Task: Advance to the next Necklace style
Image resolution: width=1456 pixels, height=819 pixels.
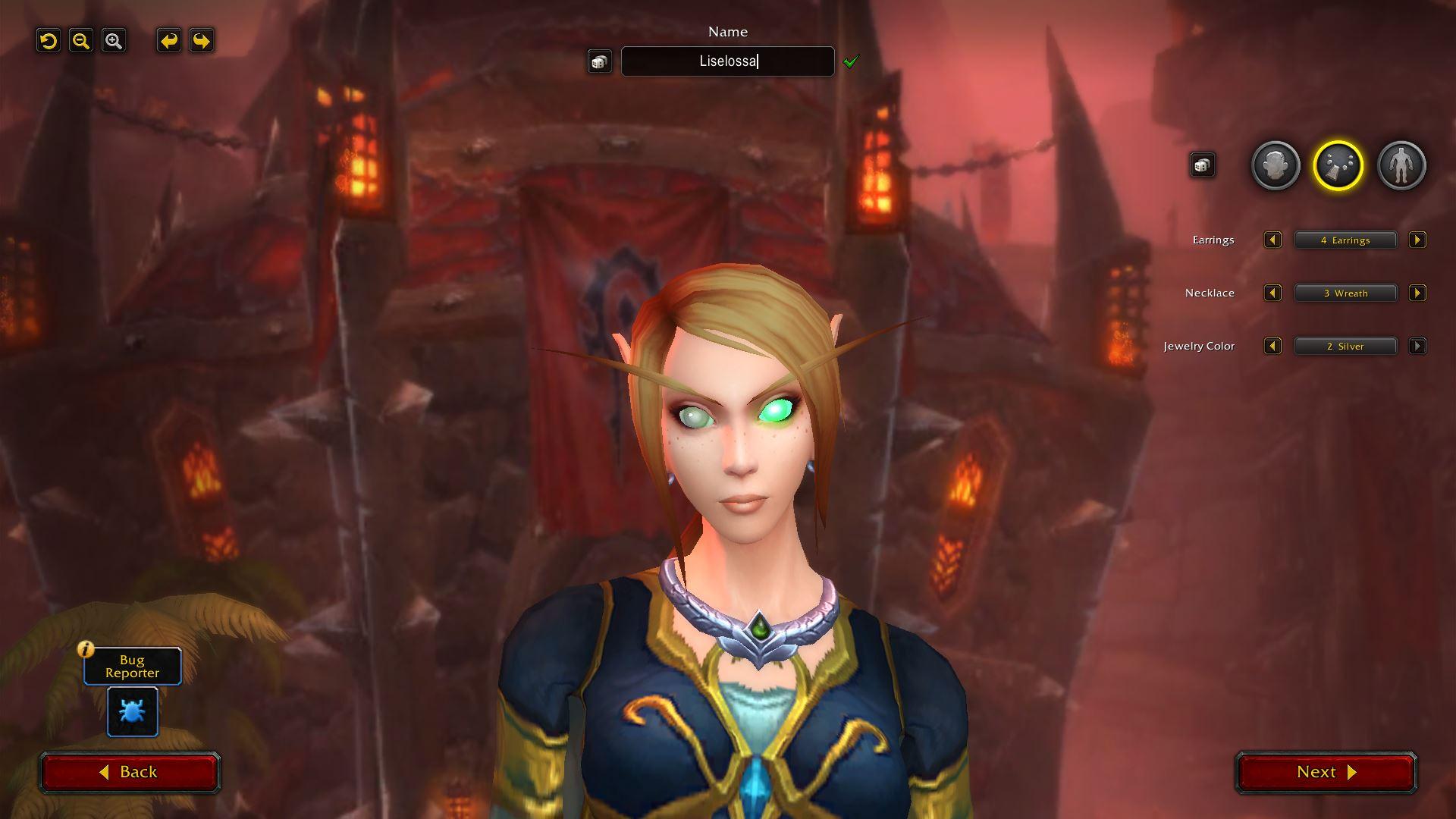Action: click(x=1417, y=293)
